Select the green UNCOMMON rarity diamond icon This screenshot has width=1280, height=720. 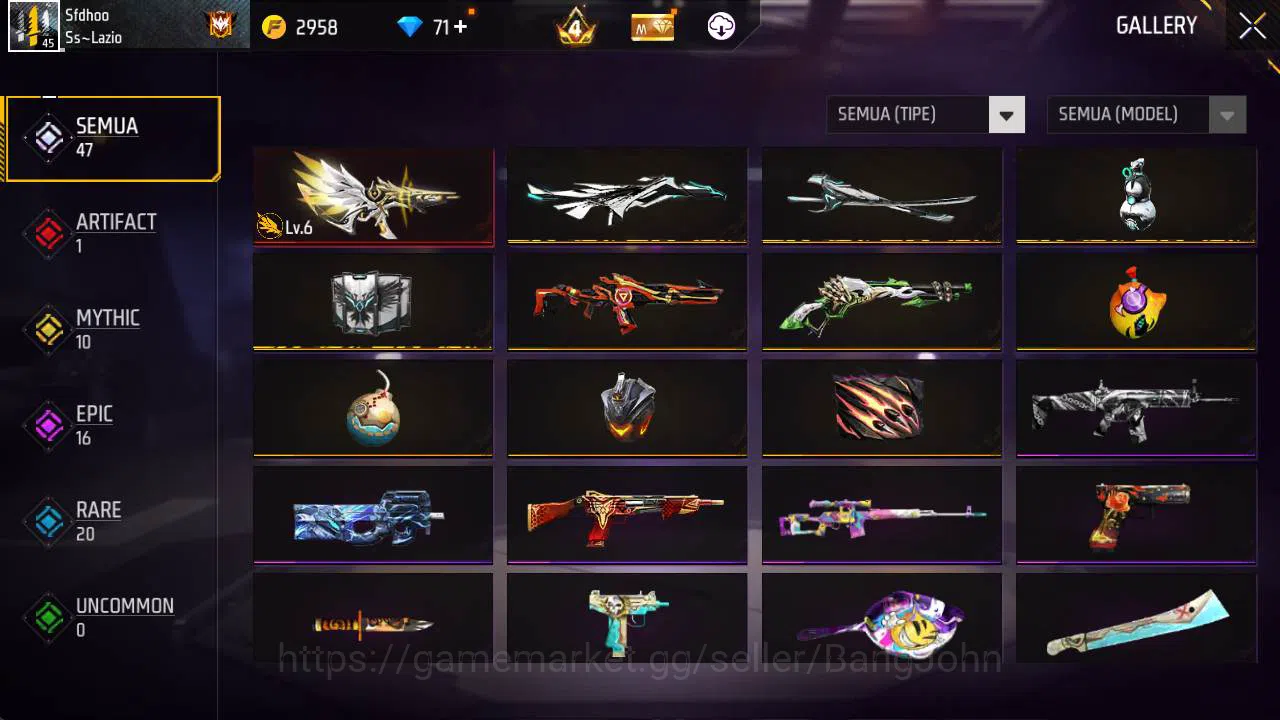pyautogui.click(x=47, y=619)
